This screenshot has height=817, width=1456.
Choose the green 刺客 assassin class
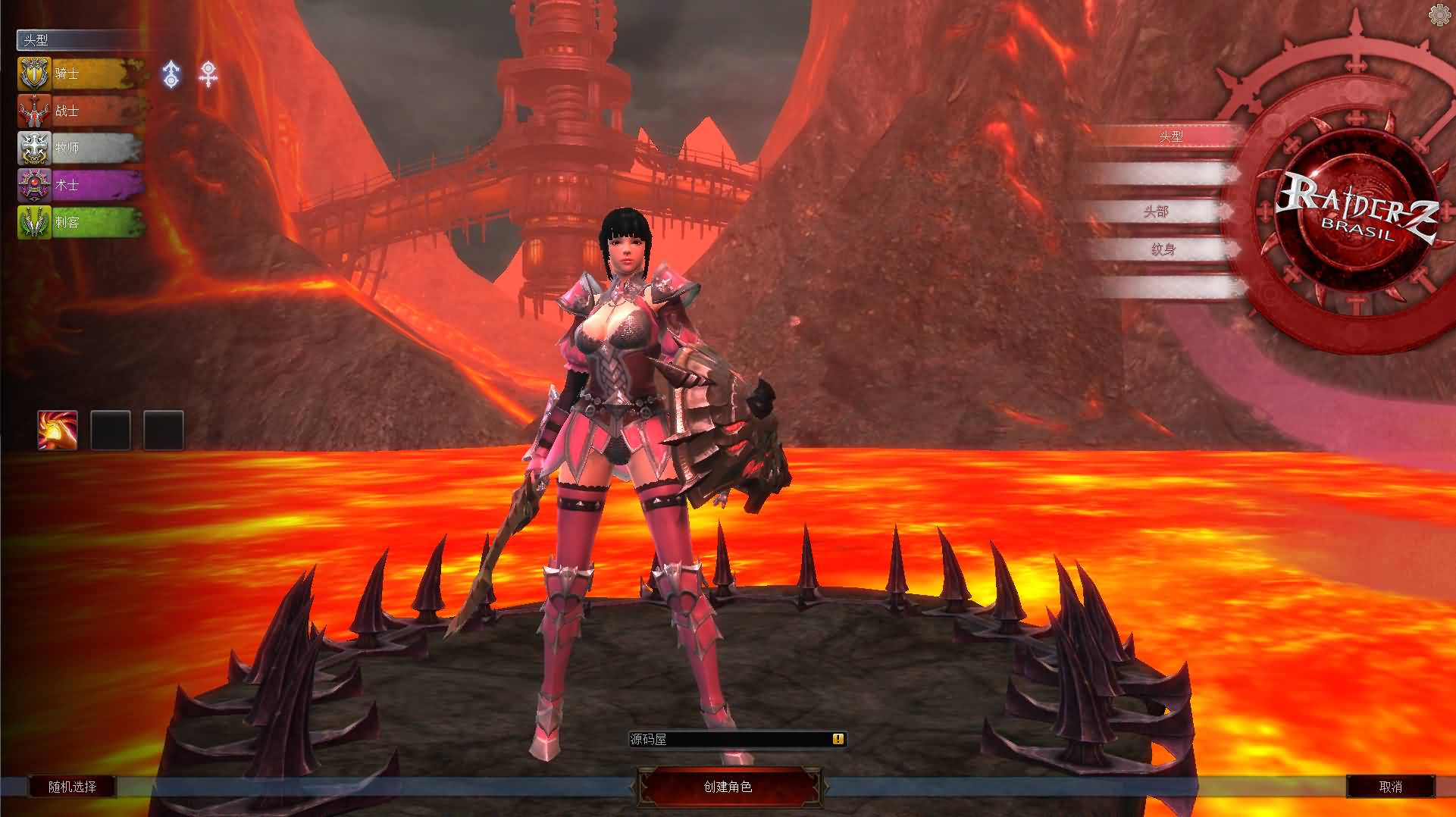coord(80,222)
